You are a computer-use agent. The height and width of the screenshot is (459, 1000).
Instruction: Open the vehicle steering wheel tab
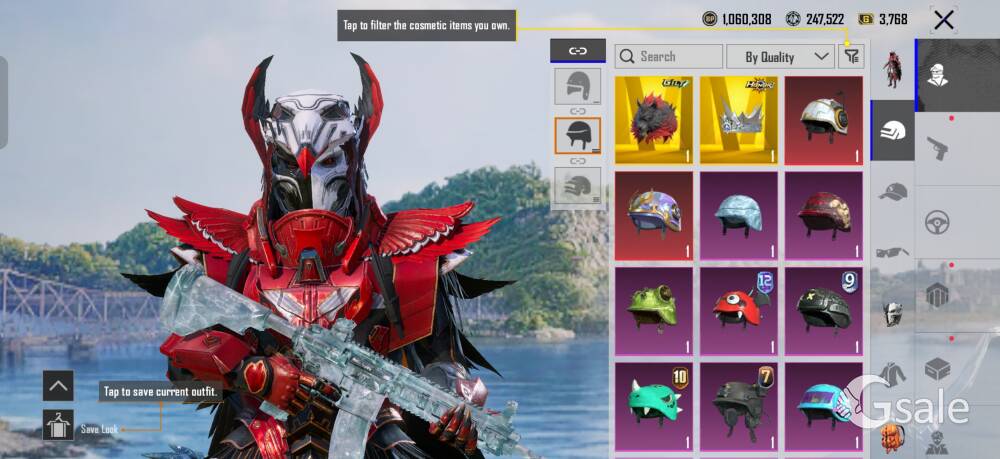937,221
